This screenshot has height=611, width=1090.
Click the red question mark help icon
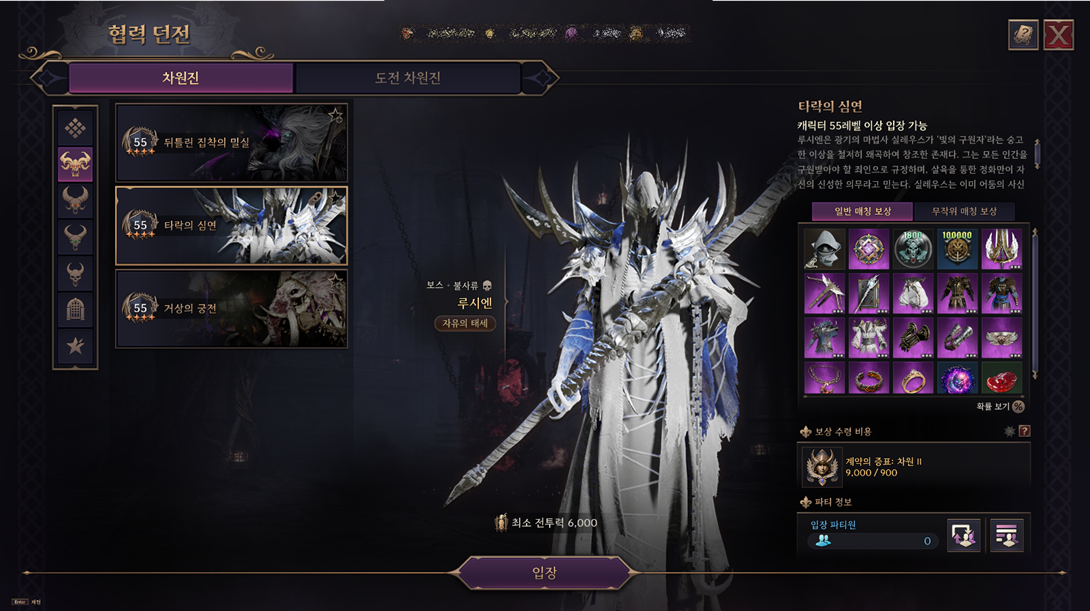click(1024, 431)
